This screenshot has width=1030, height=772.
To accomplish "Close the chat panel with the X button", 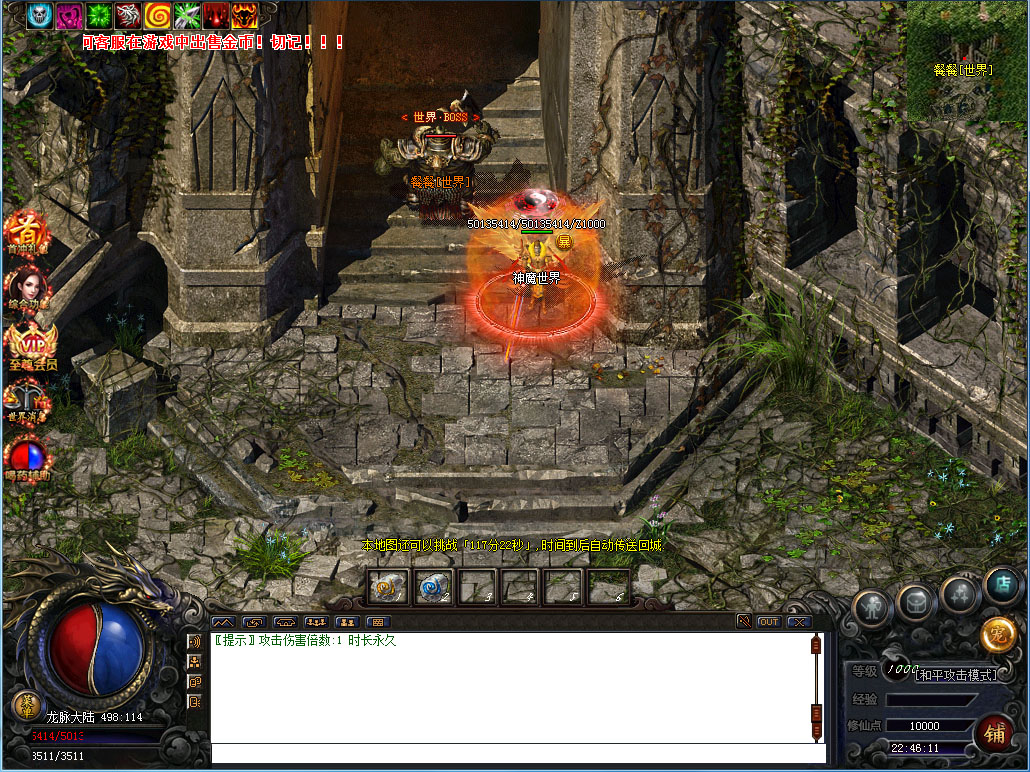I will point(797,622).
